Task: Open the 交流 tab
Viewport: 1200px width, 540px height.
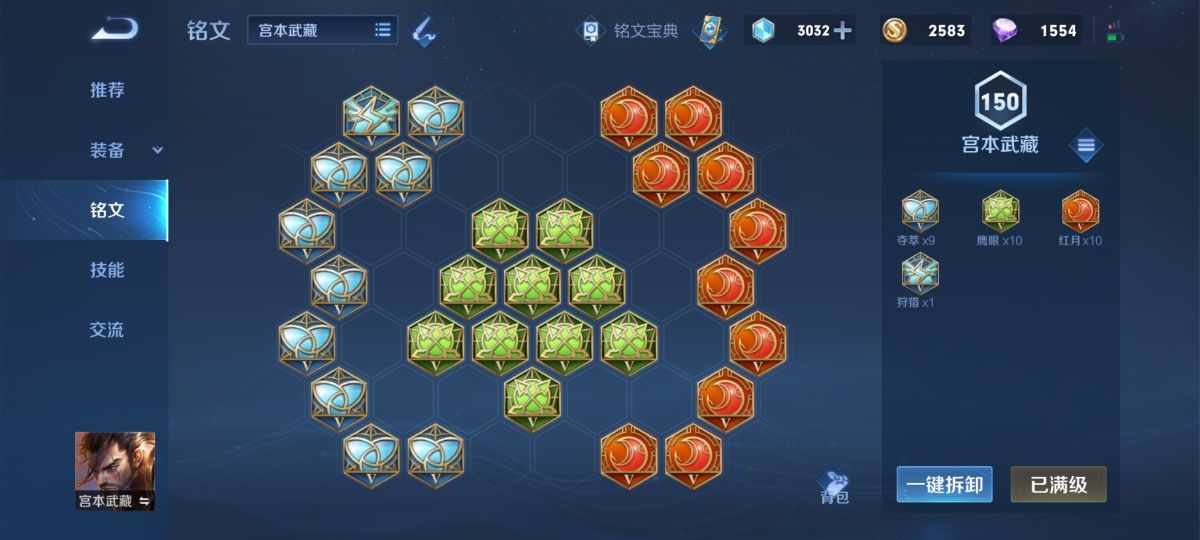Action: (107, 330)
